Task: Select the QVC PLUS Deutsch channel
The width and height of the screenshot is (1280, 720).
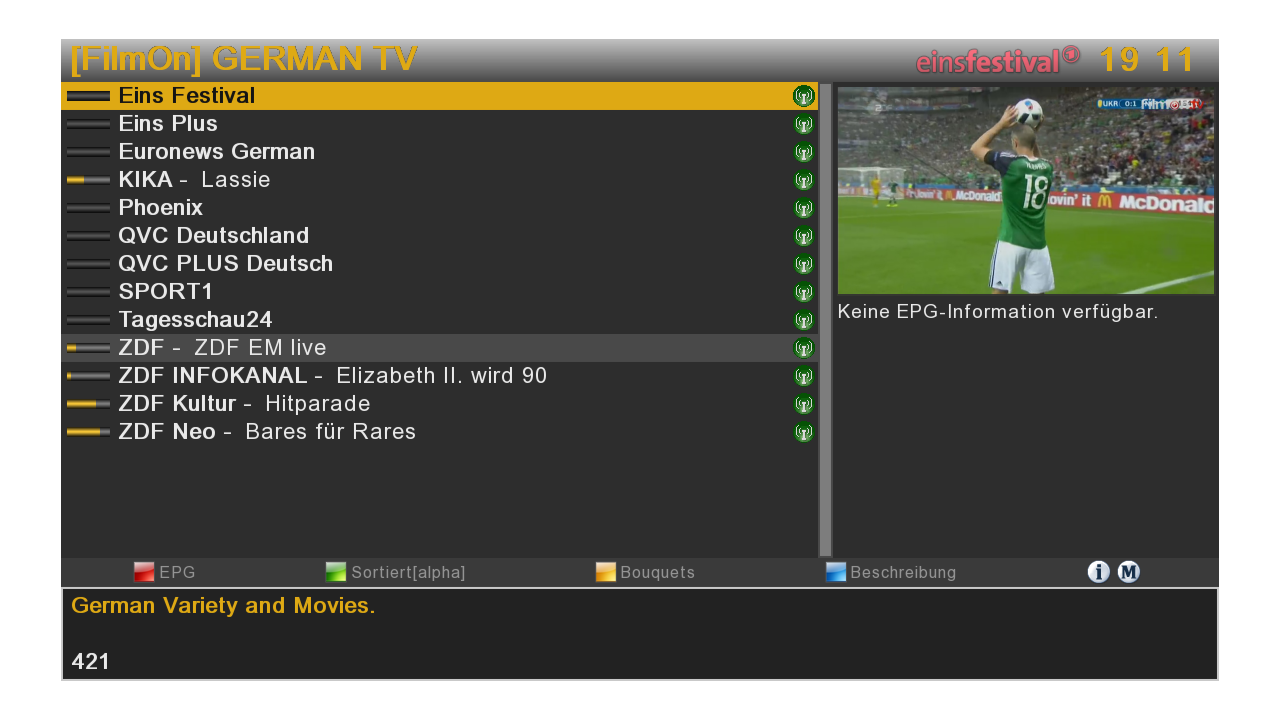Action: coord(225,264)
